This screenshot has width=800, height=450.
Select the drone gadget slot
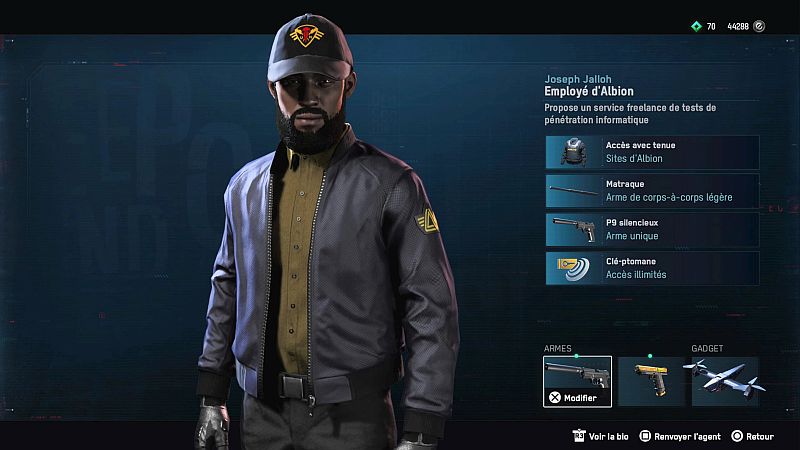coord(725,381)
